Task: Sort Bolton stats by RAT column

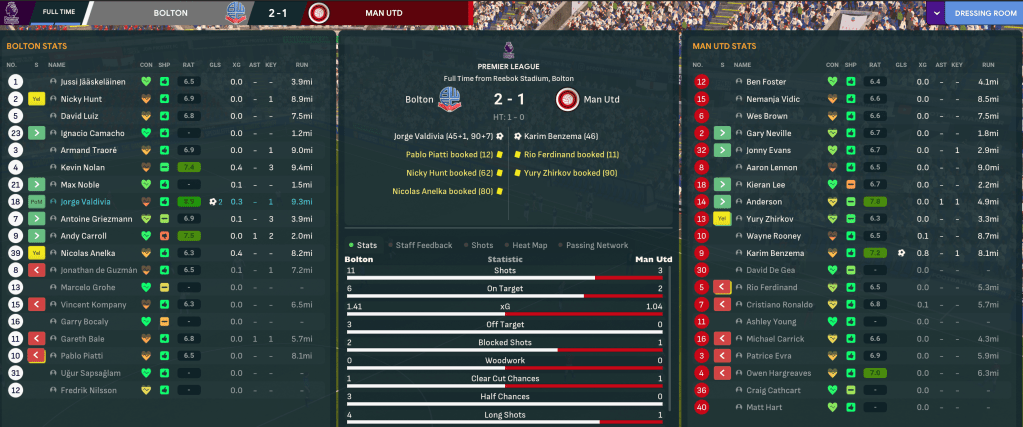Action: click(x=188, y=64)
